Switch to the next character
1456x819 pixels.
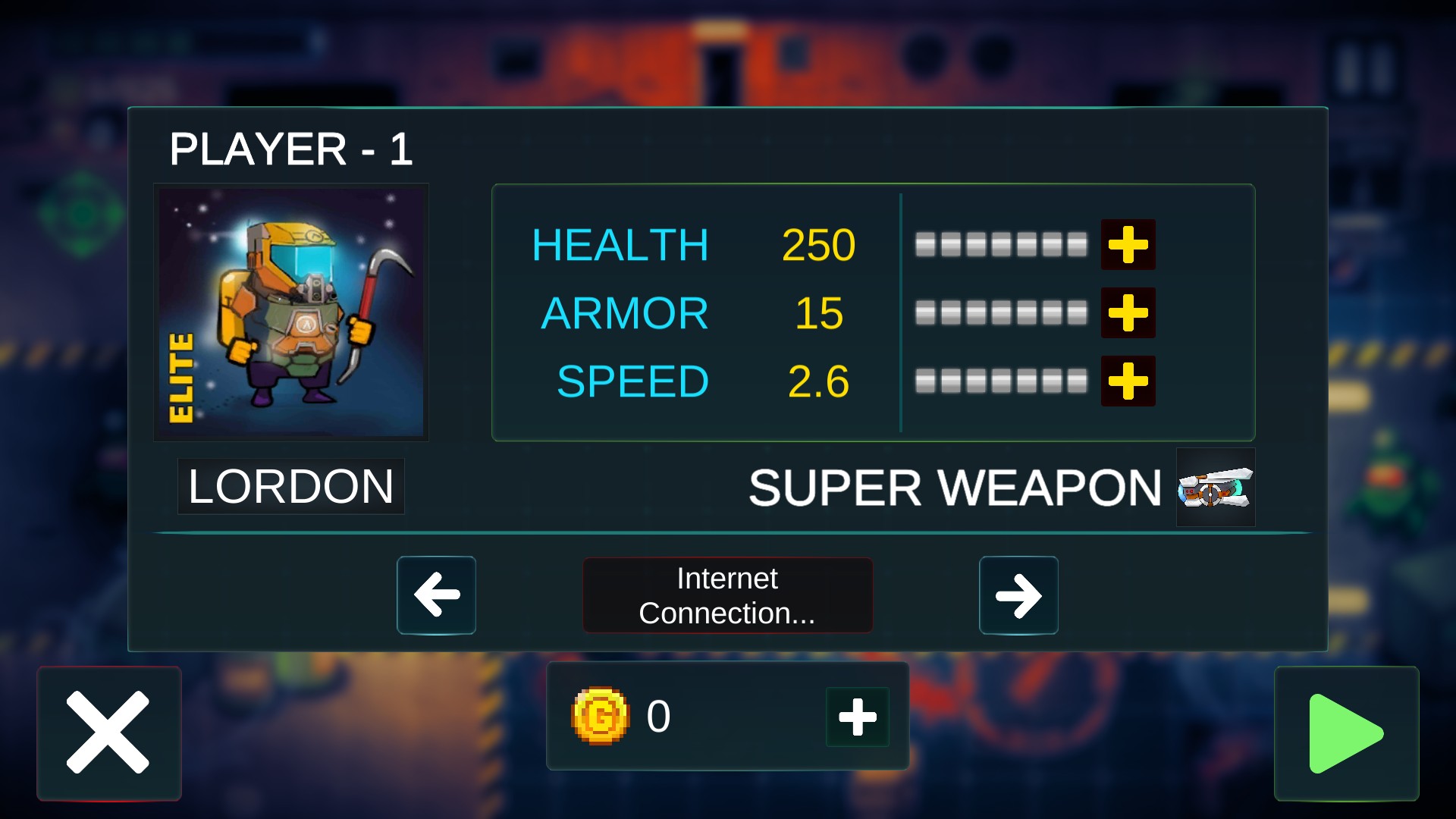[x=1018, y=595]
